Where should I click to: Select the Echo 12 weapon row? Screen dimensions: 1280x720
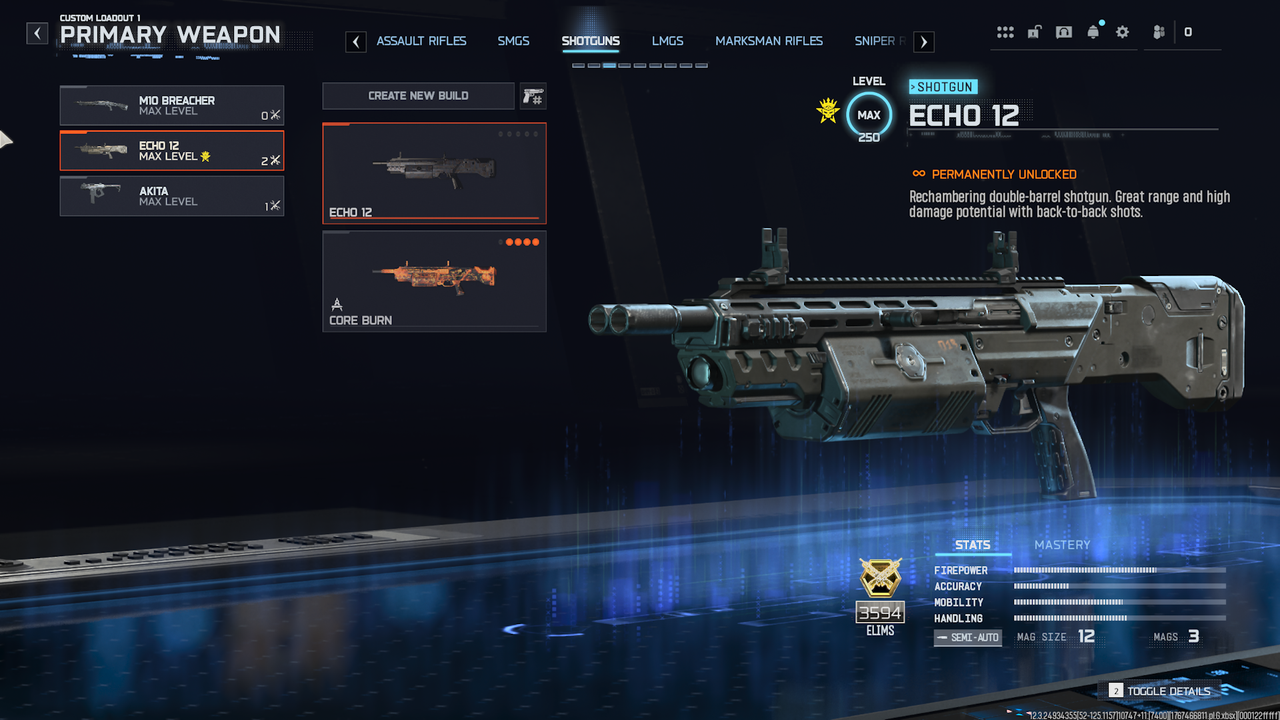point(171,151)
